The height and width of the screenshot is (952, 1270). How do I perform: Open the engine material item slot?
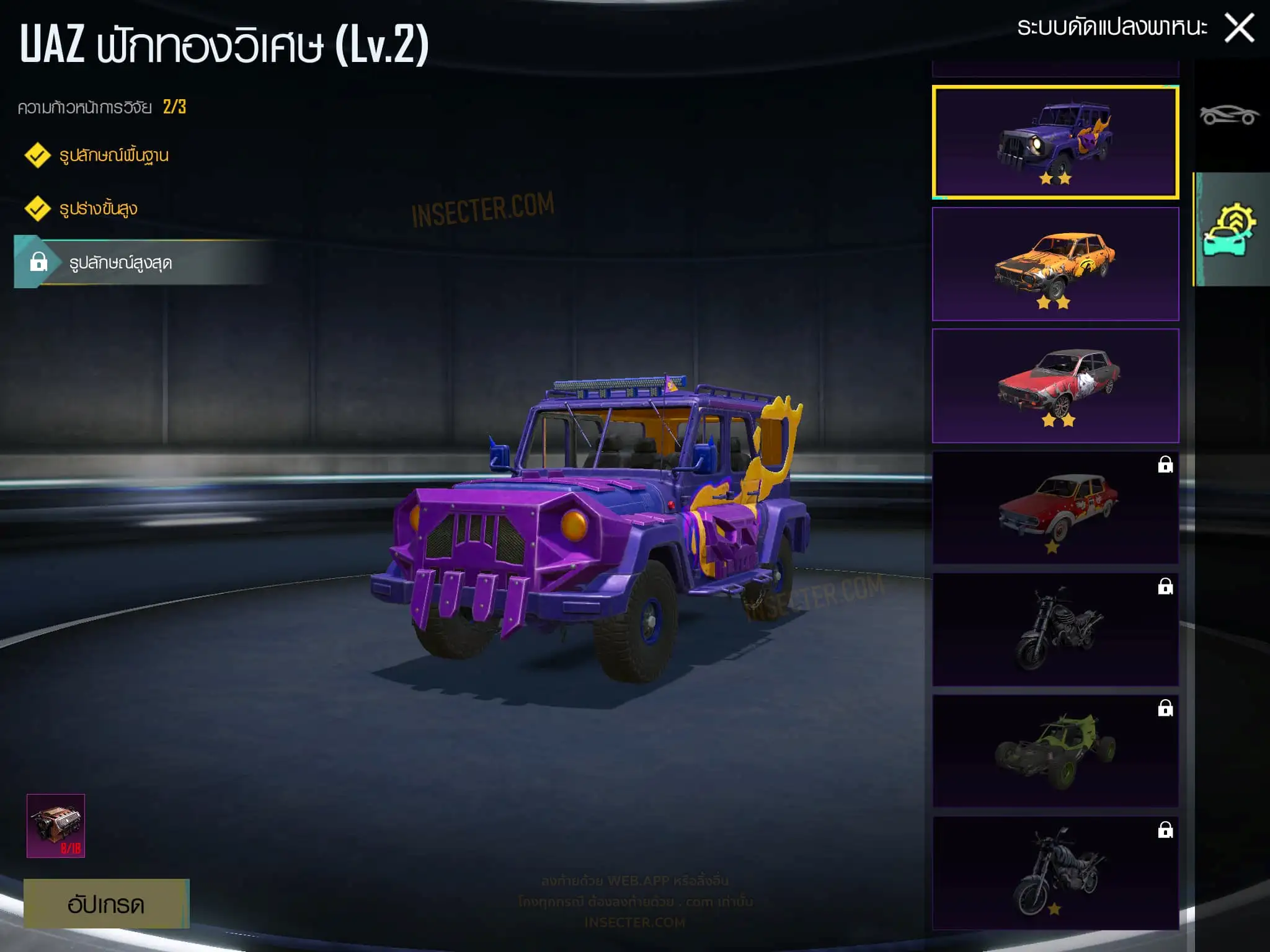pos(56,826)
